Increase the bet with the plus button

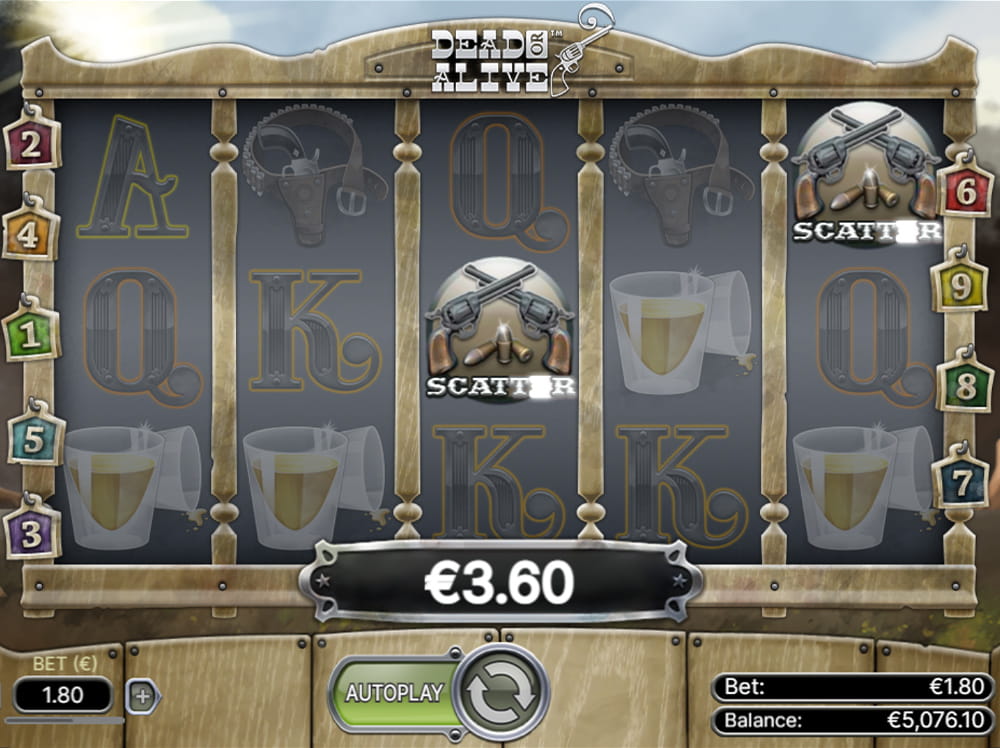coord(143,696)
